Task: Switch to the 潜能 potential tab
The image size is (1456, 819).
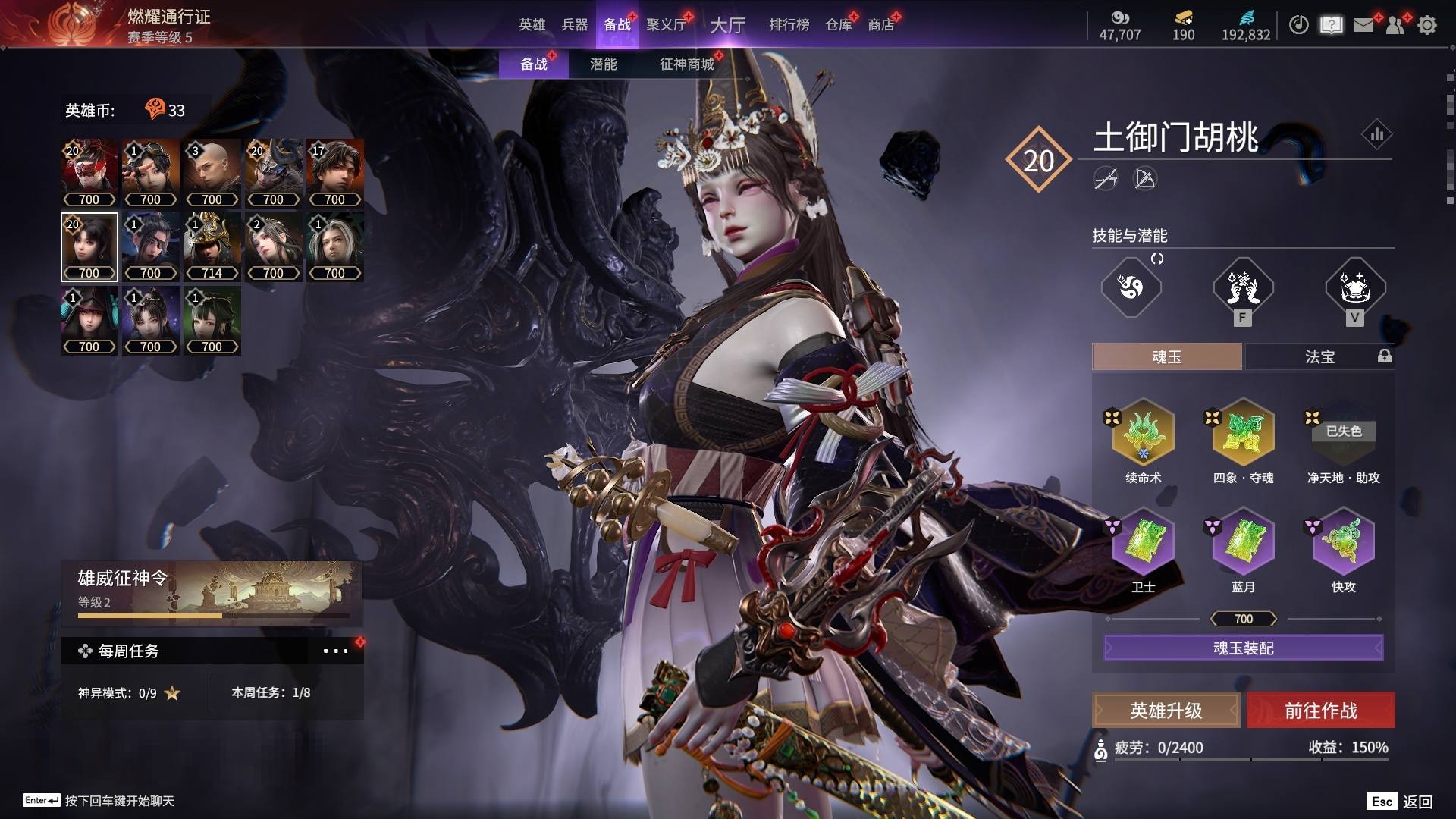Action: [603, 64]
